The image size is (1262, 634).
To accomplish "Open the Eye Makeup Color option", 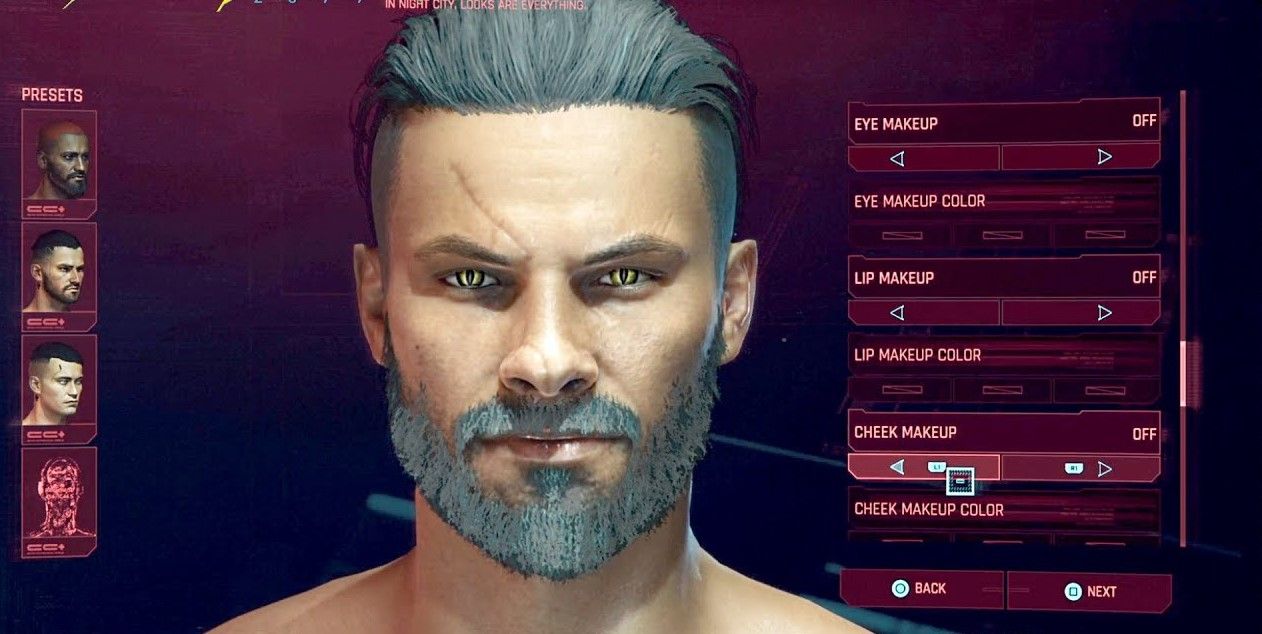I will click(x=1003, y=201).
